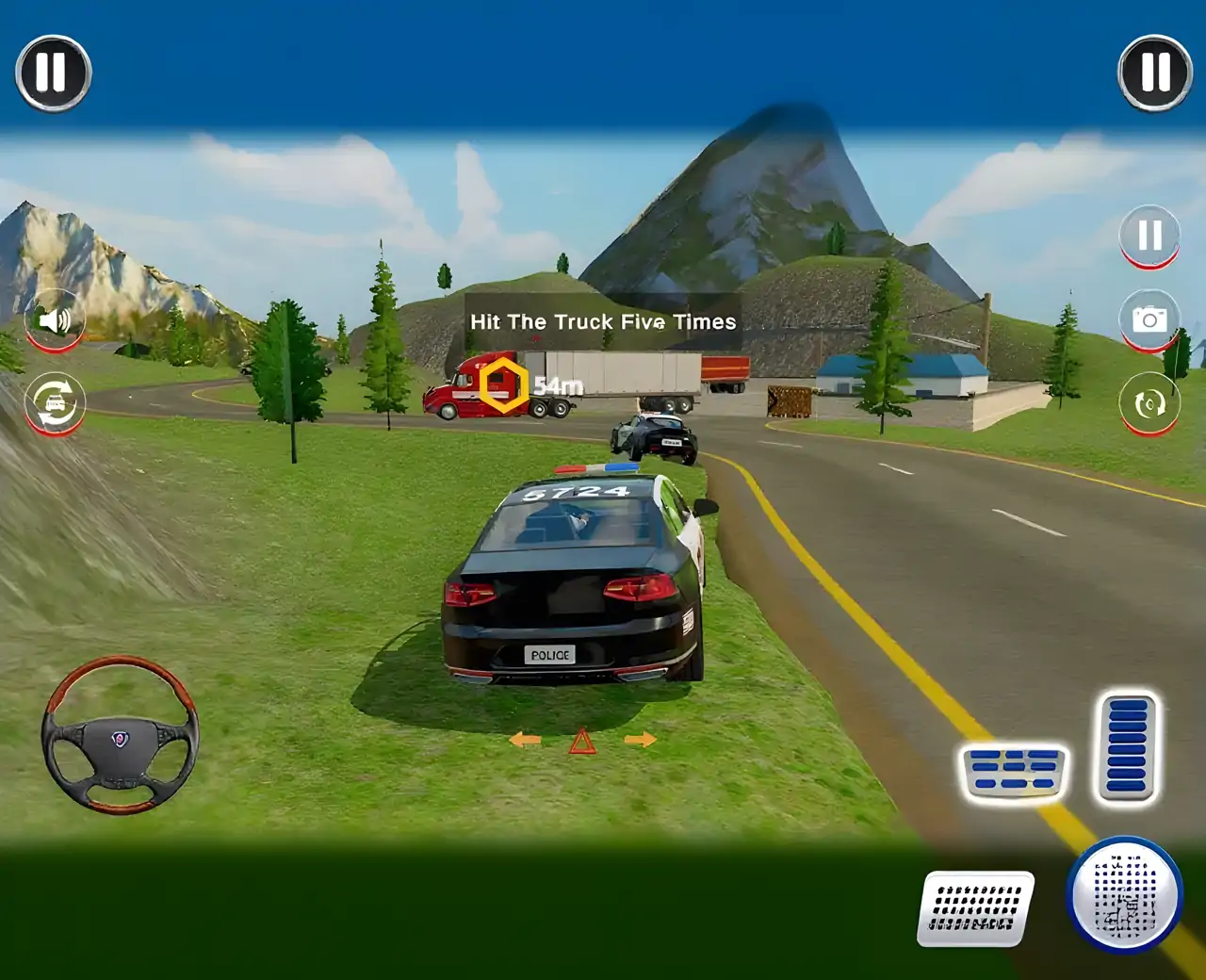Tap the tall accelerator pedal
This screenshot has width=1206, height=980.
tap(1127, 748)
